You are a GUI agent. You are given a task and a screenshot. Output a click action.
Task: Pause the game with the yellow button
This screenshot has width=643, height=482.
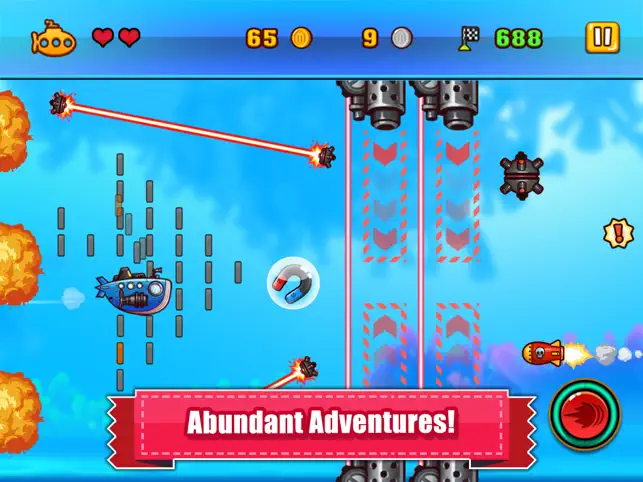click(602, 38)
